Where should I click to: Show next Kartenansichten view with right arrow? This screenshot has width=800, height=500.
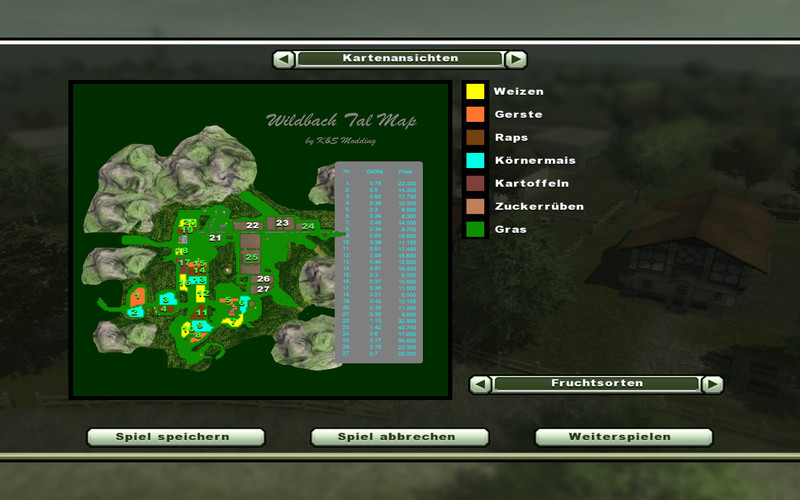(x=515, y=59)
